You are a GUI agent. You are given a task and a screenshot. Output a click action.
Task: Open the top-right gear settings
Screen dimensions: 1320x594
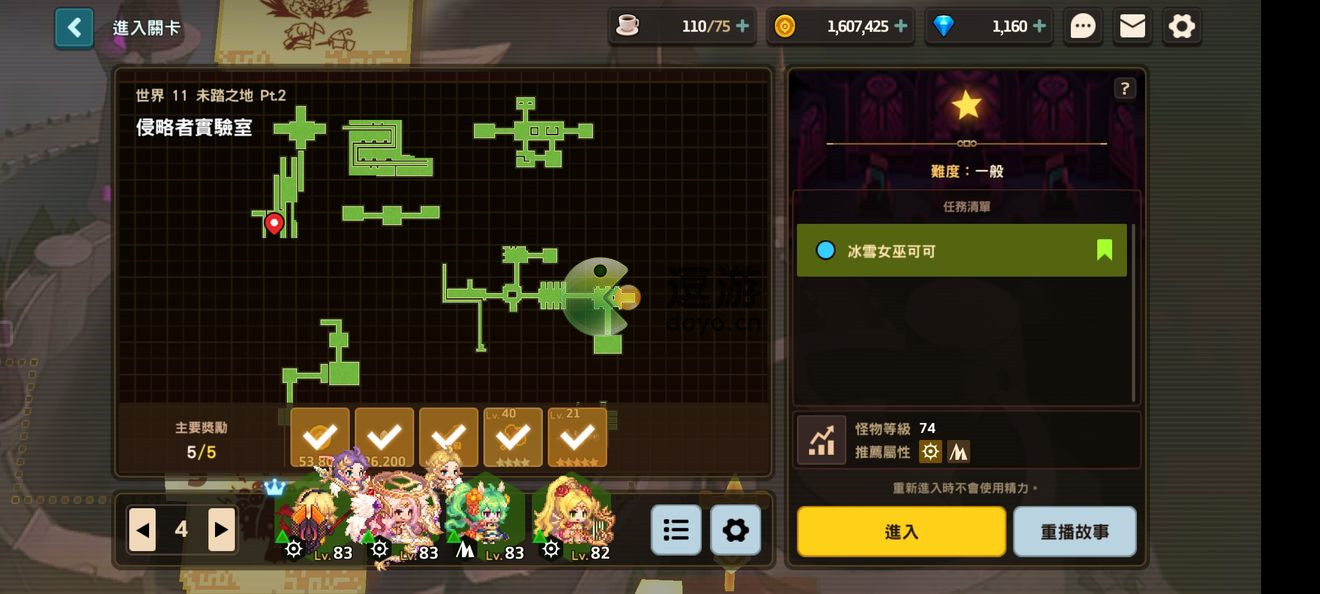[1182, 26]
